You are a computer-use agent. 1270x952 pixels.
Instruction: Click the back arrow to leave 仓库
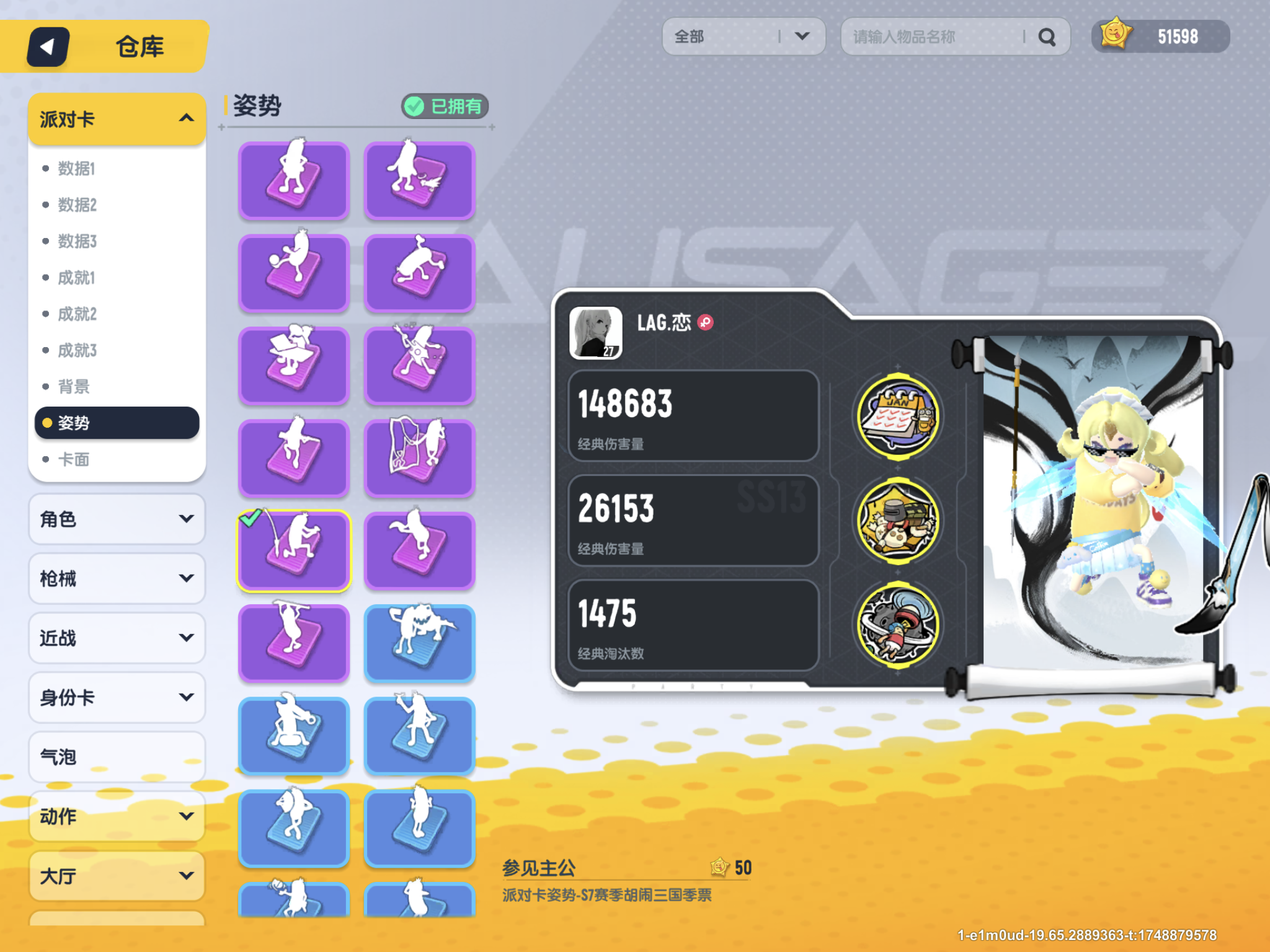coord(47,46)
